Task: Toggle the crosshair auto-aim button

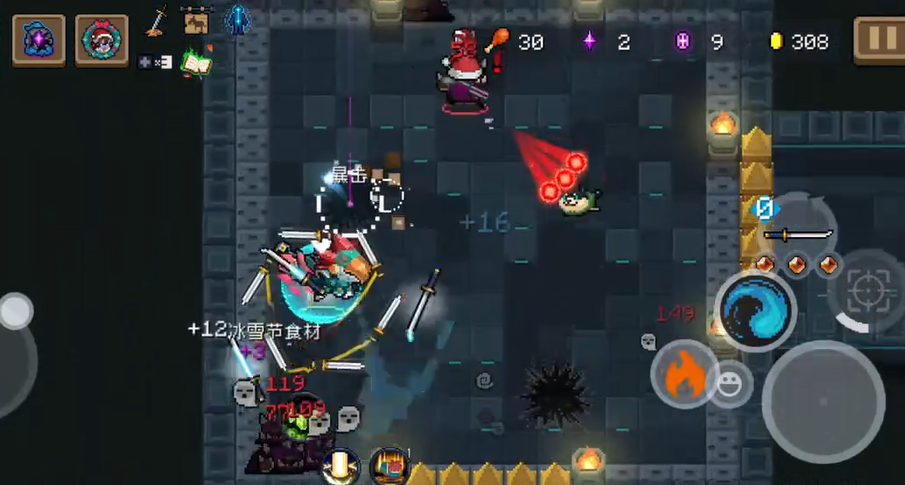Action: point(866,292)
